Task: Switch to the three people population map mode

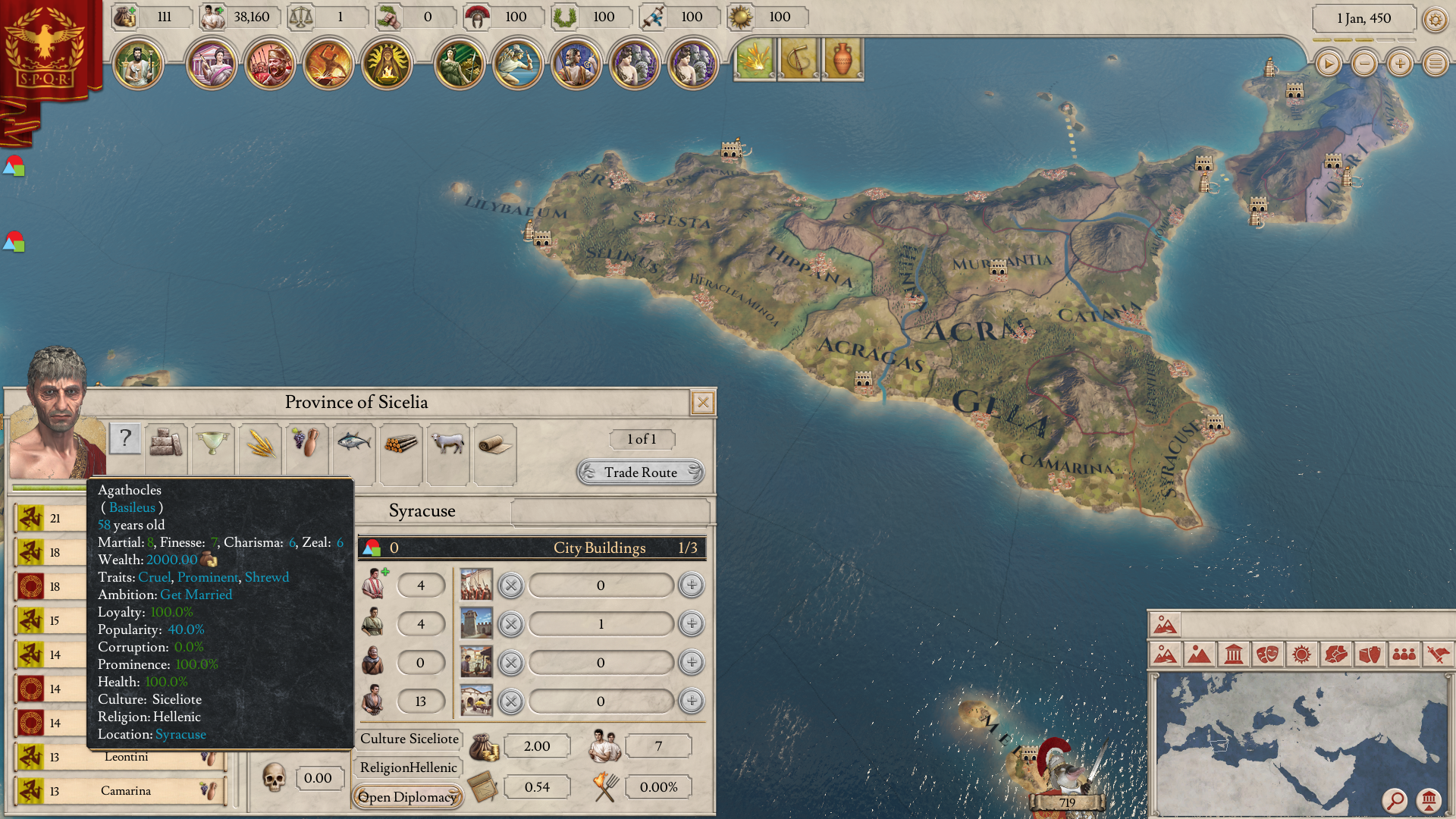Action: [x=1404, y=654]
